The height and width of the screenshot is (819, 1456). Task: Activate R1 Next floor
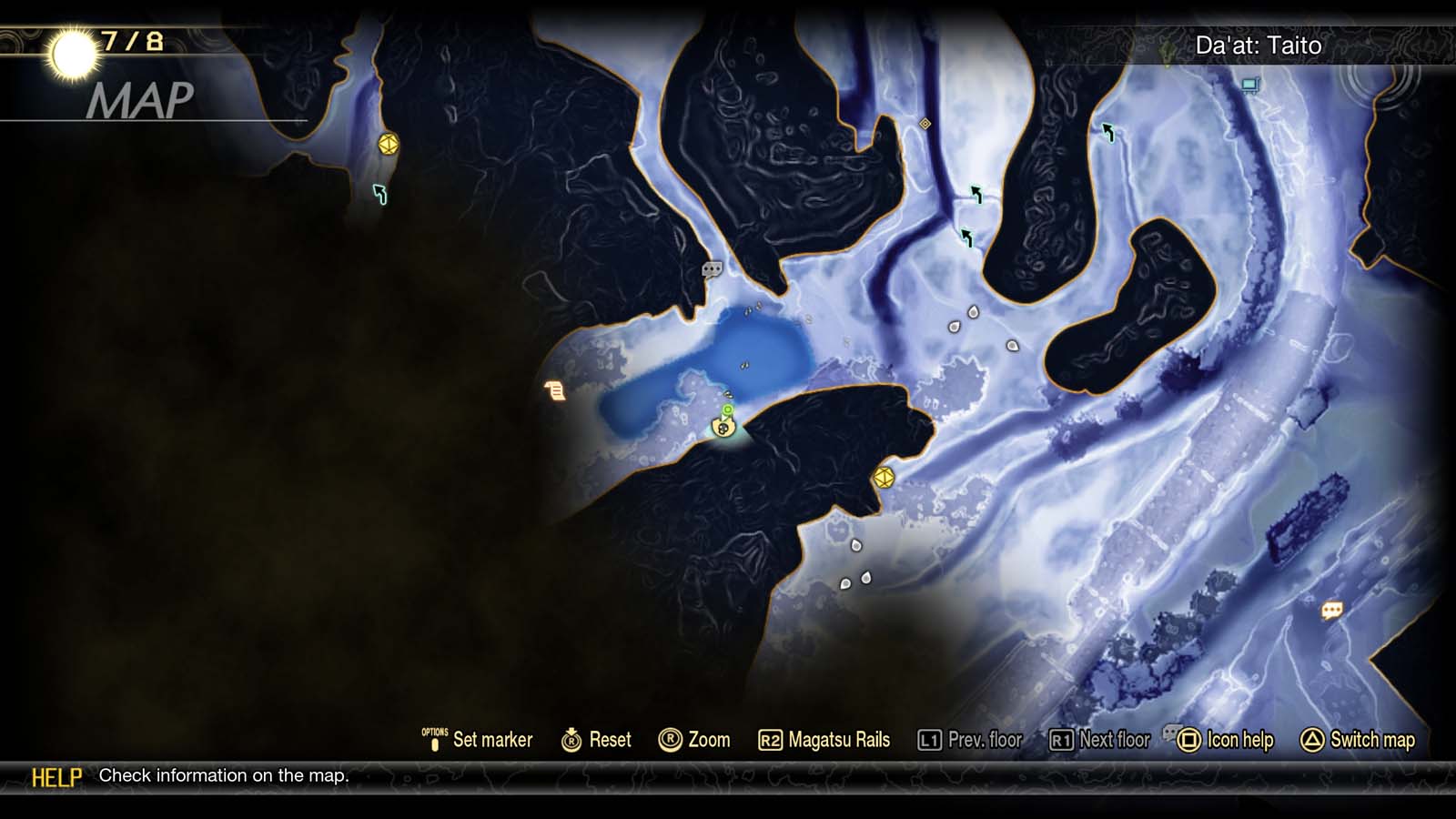(1100, 740)
